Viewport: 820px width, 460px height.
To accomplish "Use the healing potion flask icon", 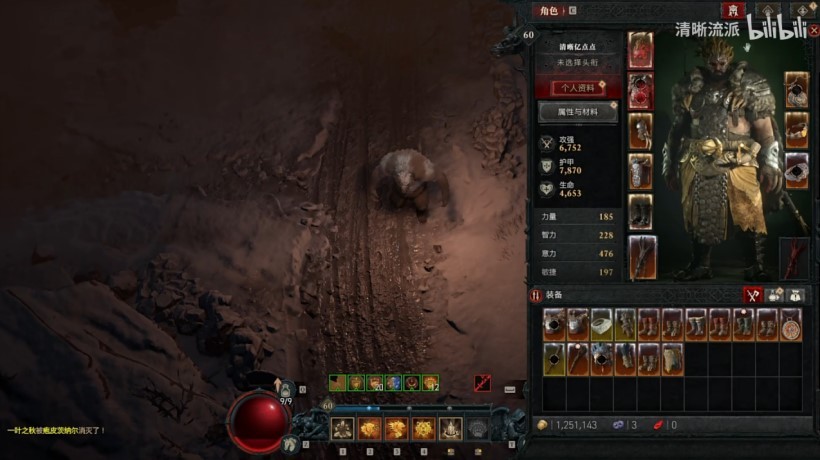I will pyautogui.click(x=287, y=388).
